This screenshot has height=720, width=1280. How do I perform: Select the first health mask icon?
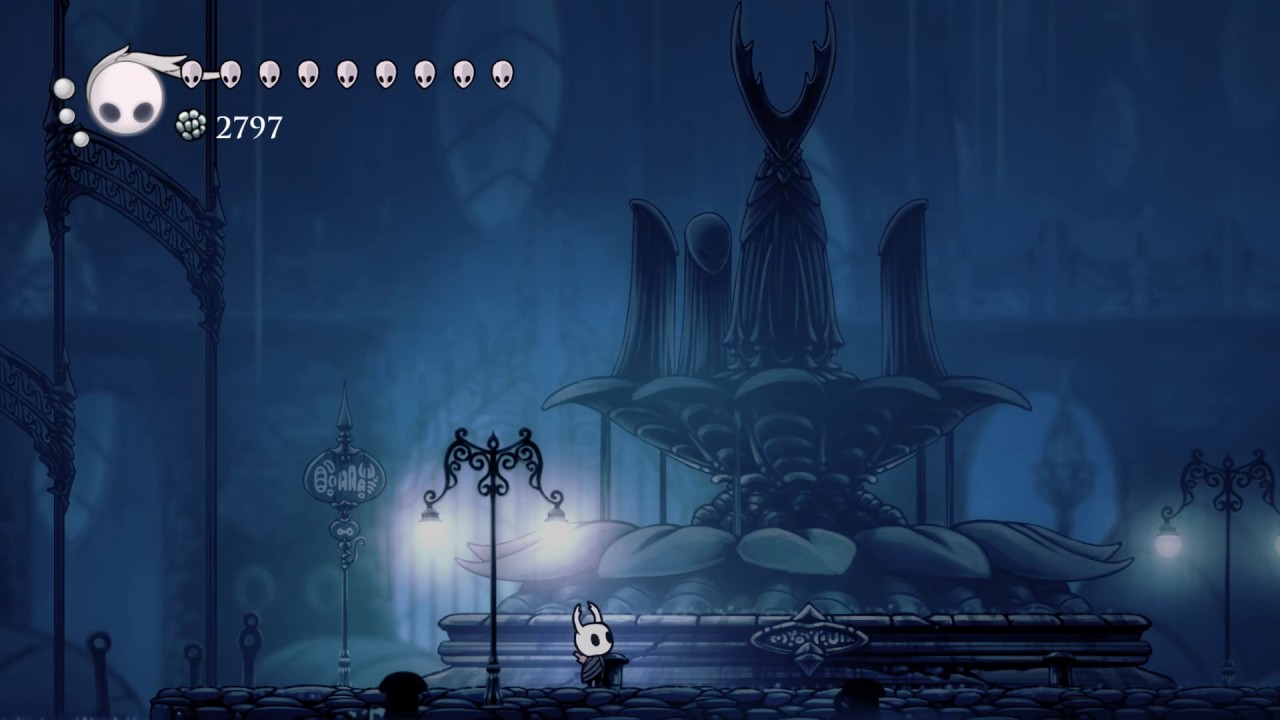click(x=192, y=72)
